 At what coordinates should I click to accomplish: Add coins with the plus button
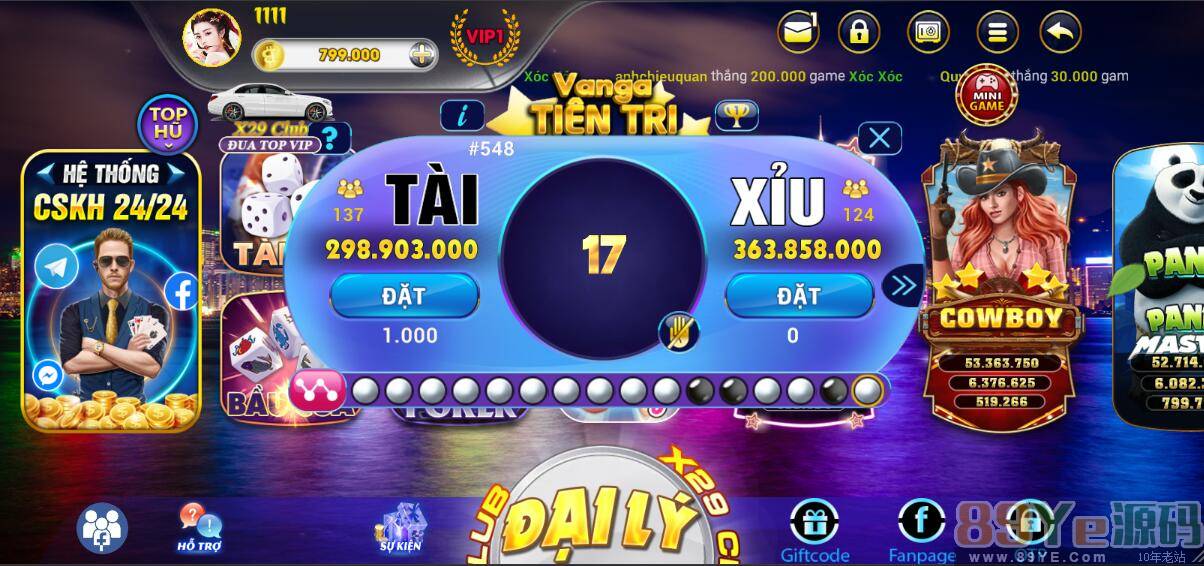[423, 54]
